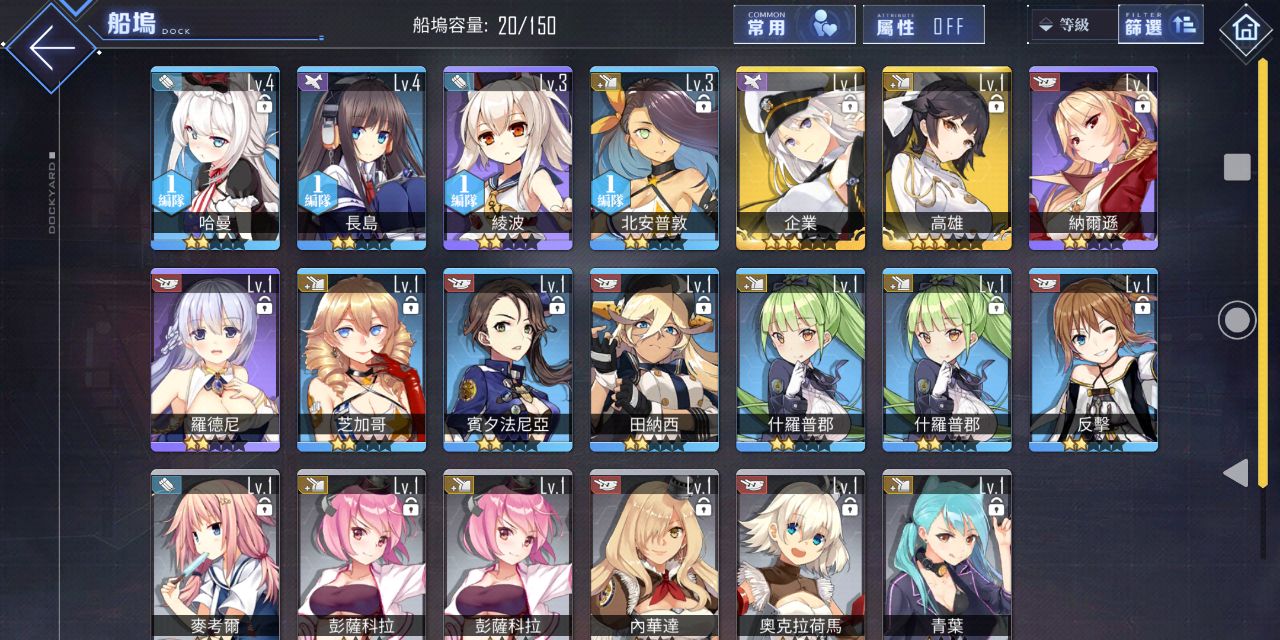
Task: Select the 田納西 ship card
Action: pos(654,360)
